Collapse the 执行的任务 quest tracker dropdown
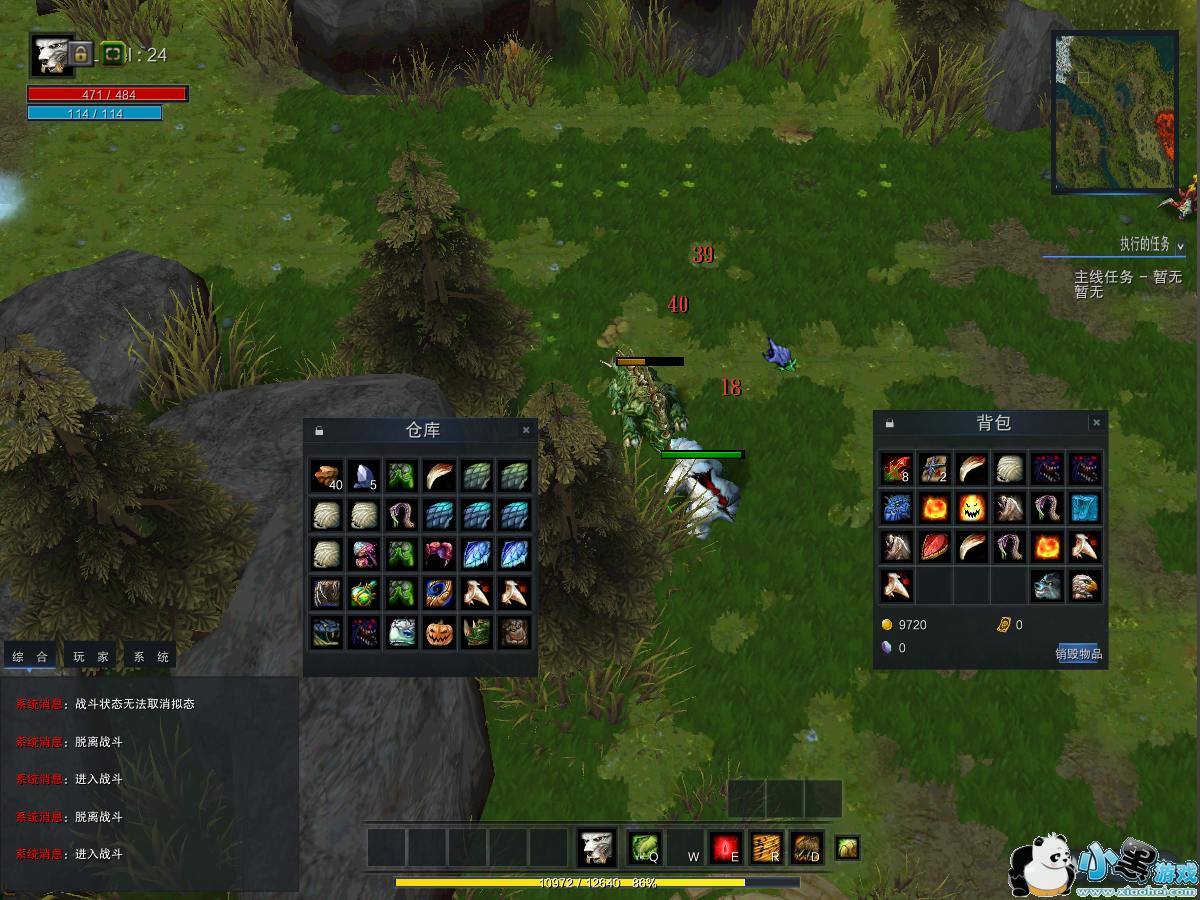This screenshot has width=1200, height=900. tap(1180, 245)
